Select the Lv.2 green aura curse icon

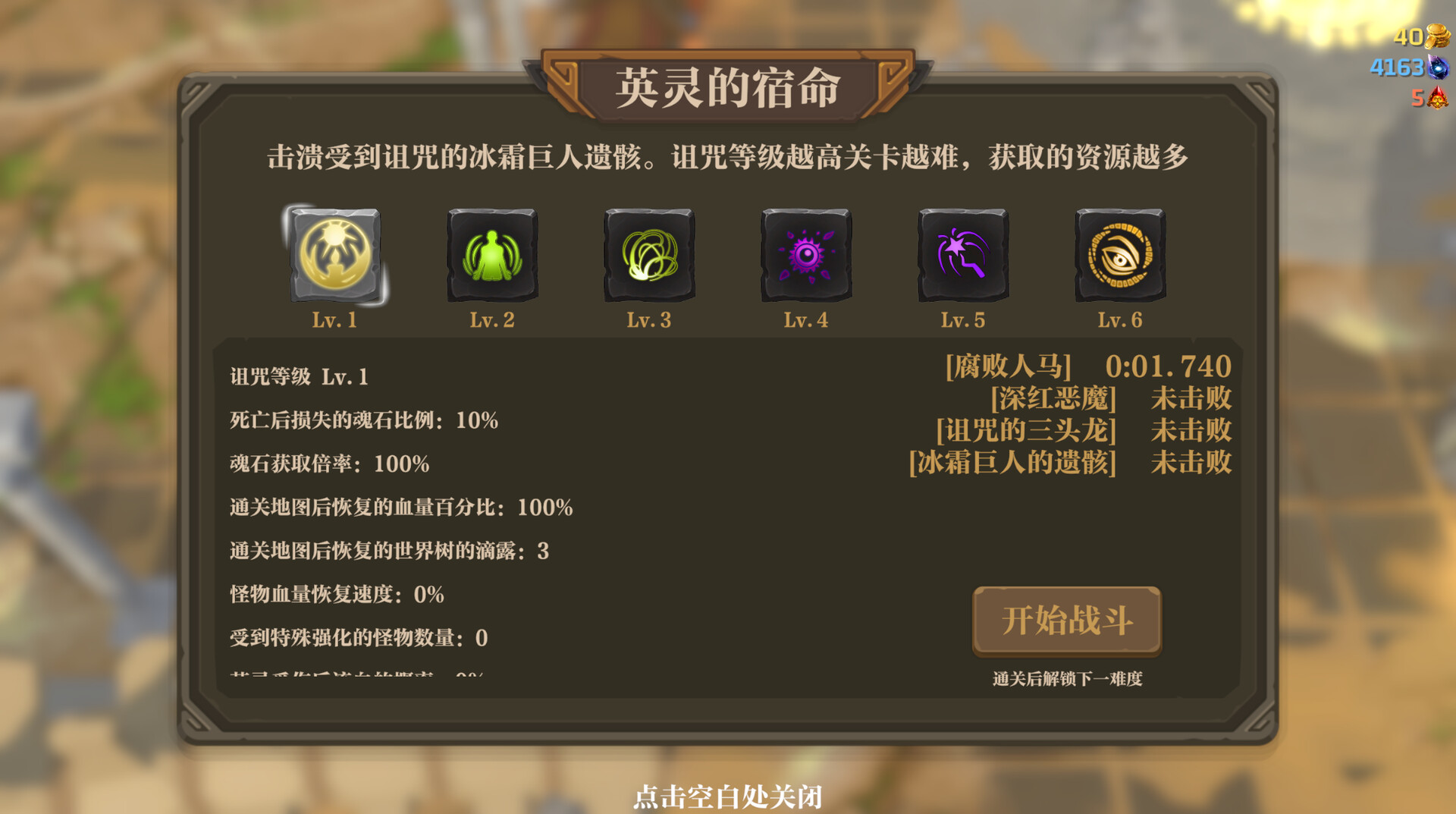click(x=491, y=256)
